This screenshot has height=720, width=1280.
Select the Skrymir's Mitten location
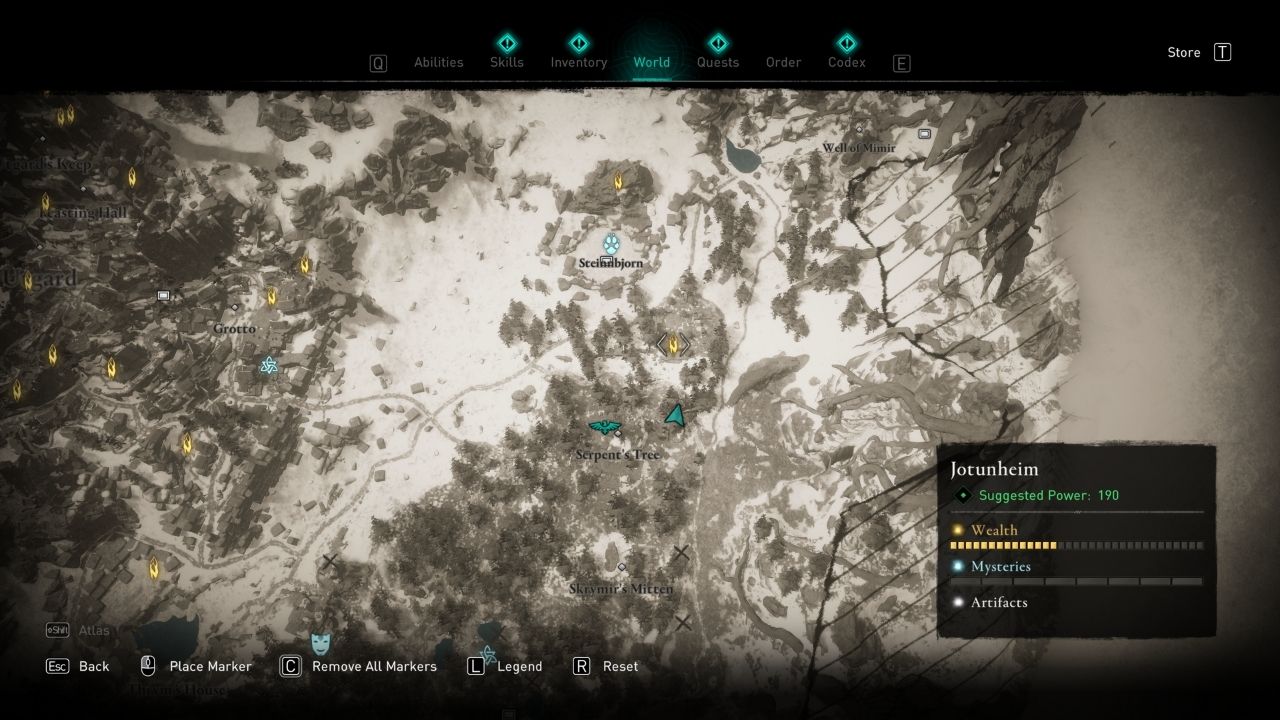point(621,568)
